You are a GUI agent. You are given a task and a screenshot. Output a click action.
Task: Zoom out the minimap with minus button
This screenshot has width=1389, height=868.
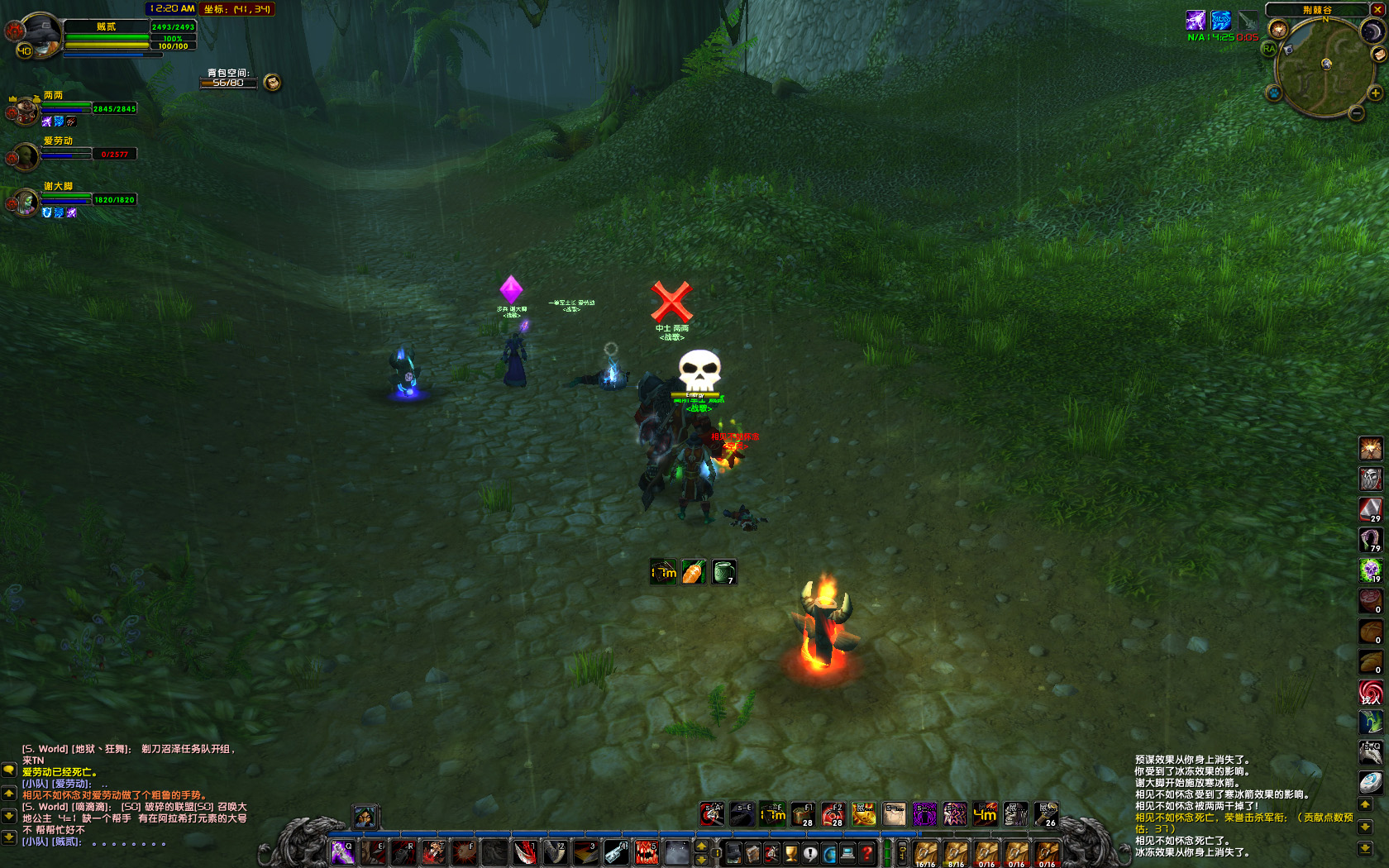[1357, 113]
